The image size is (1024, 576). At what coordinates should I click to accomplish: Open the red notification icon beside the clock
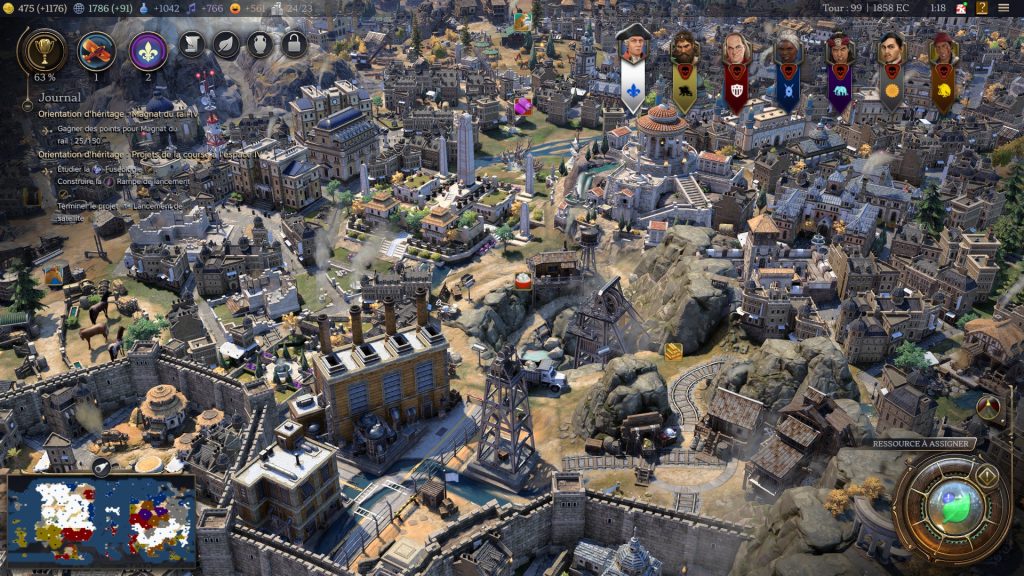click(961, 8)
